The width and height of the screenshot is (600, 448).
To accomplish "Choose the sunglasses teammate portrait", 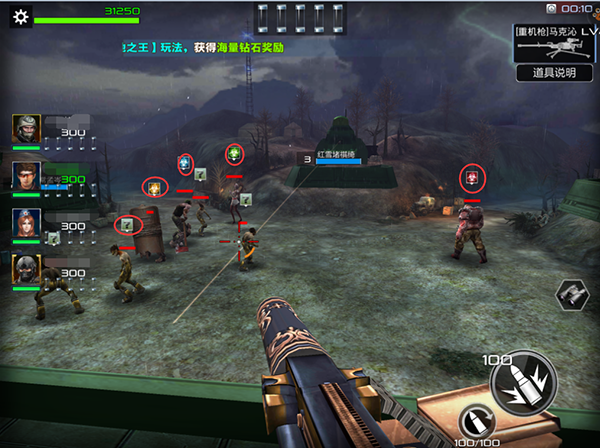I will [26, 175].
